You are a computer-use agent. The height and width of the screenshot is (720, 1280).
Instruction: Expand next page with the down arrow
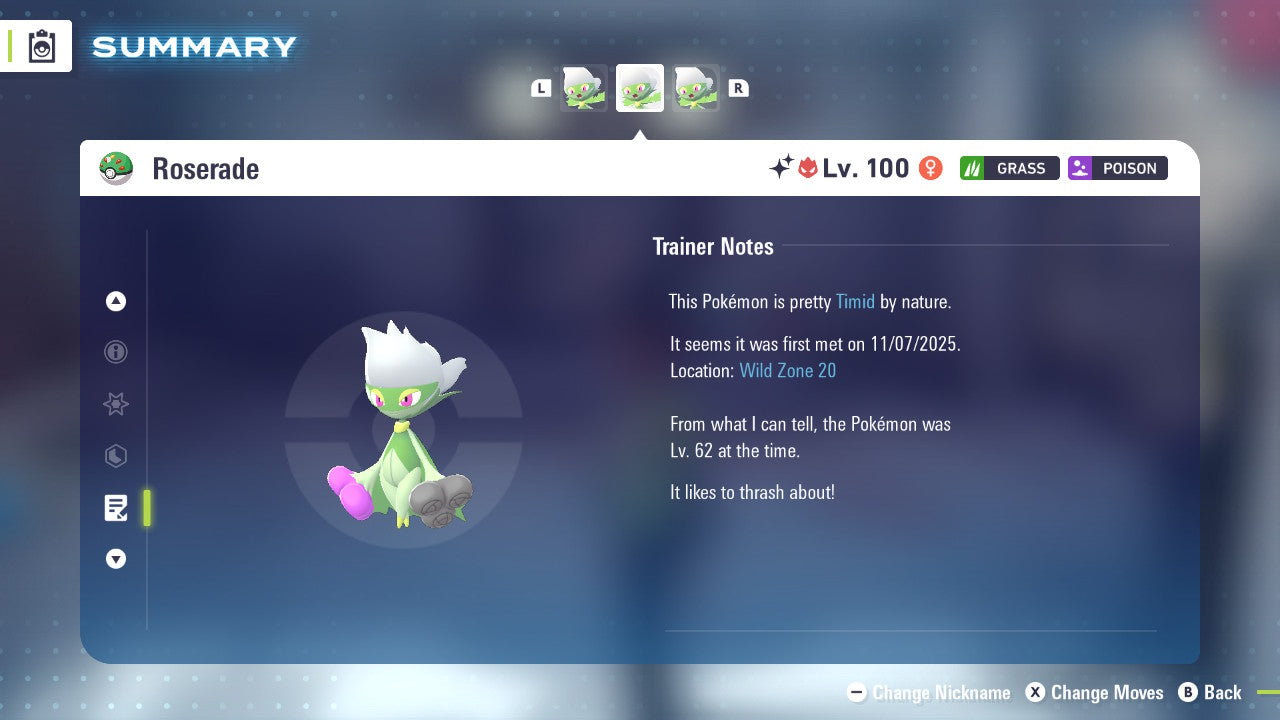click(x=116, y=559)
